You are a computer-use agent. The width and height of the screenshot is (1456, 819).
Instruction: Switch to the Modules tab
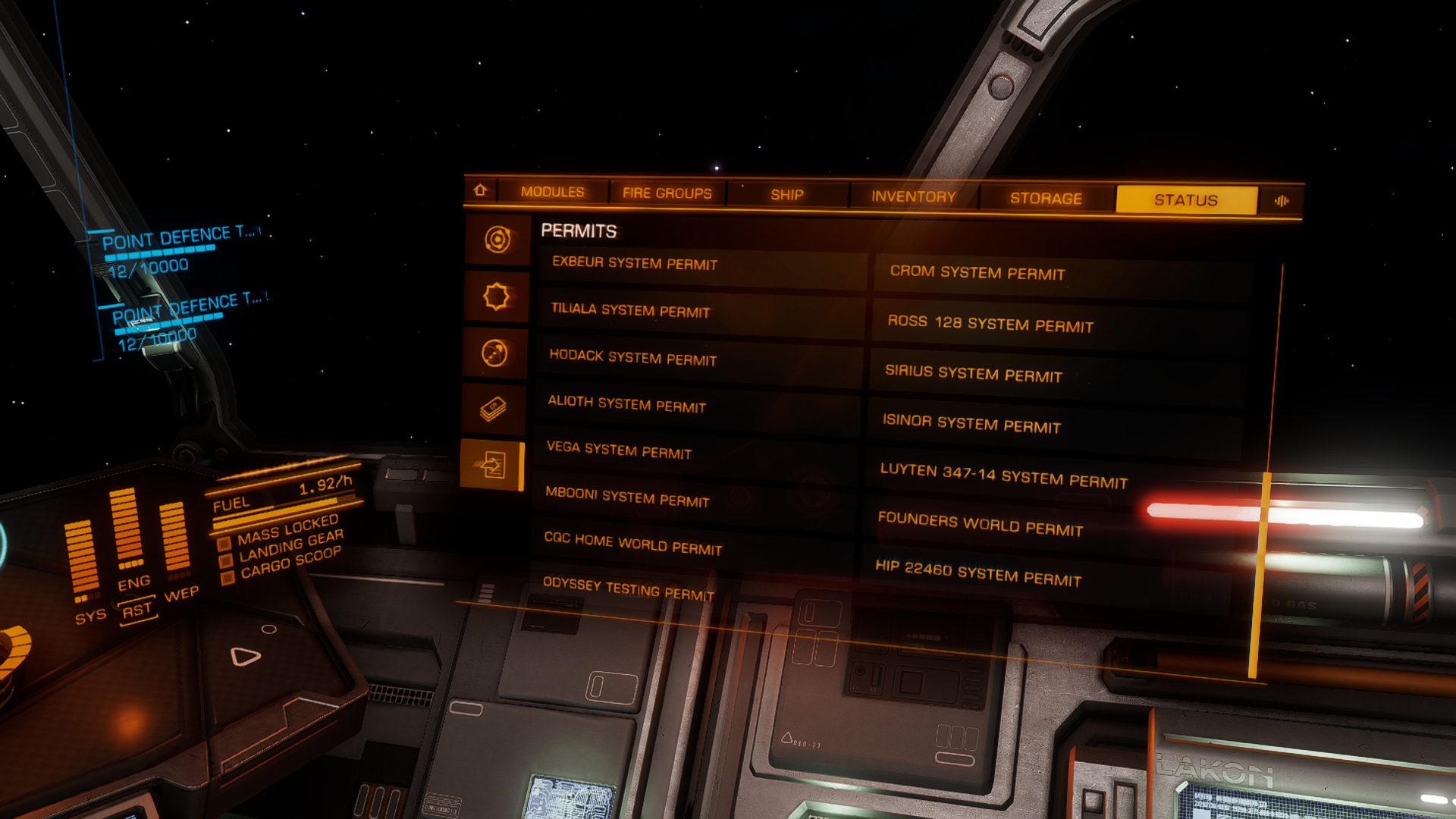pyautogui.click(x=552, y=192)
